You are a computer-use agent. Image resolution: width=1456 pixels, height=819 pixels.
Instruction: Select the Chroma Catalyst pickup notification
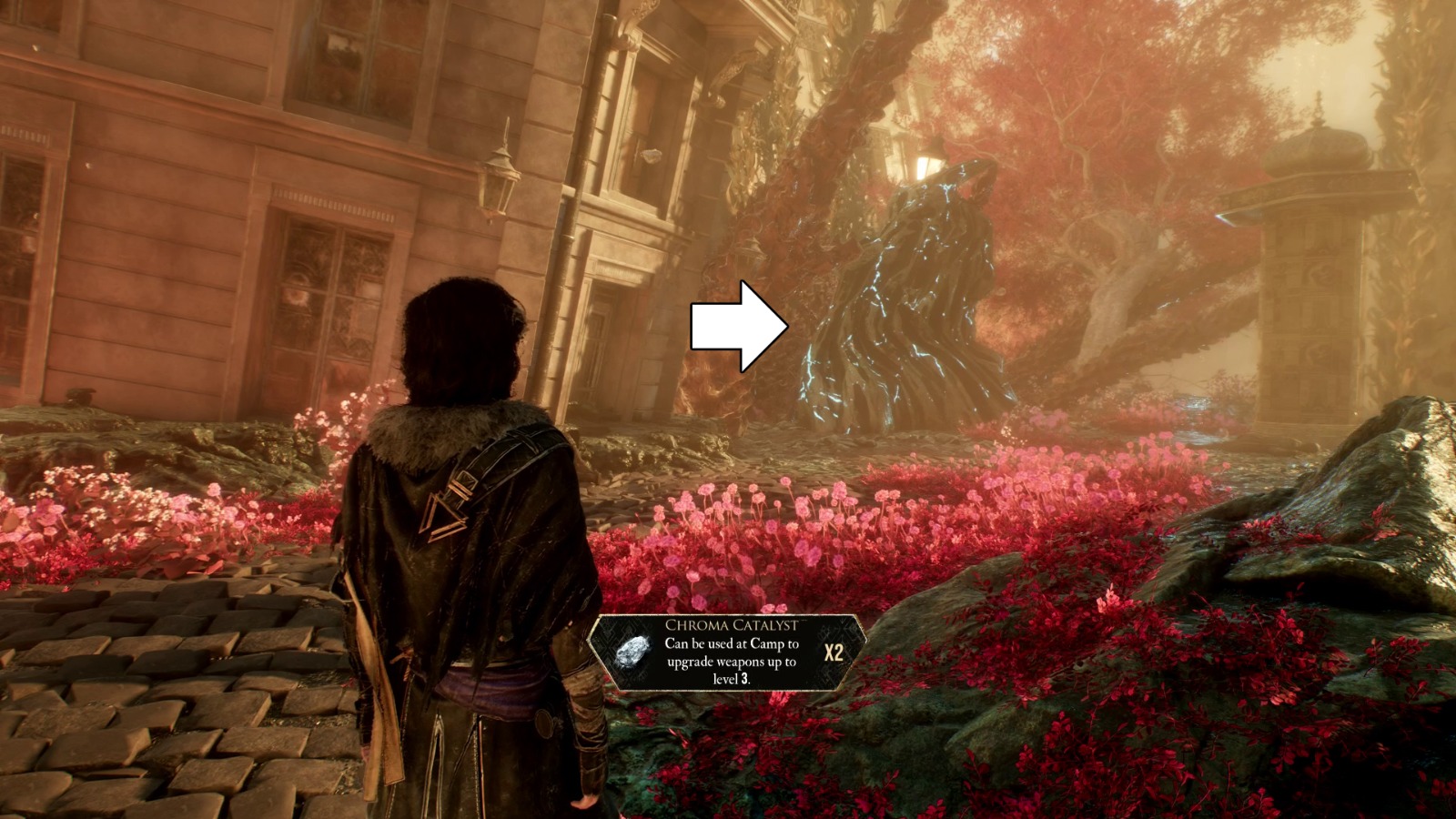coord(728,652)
